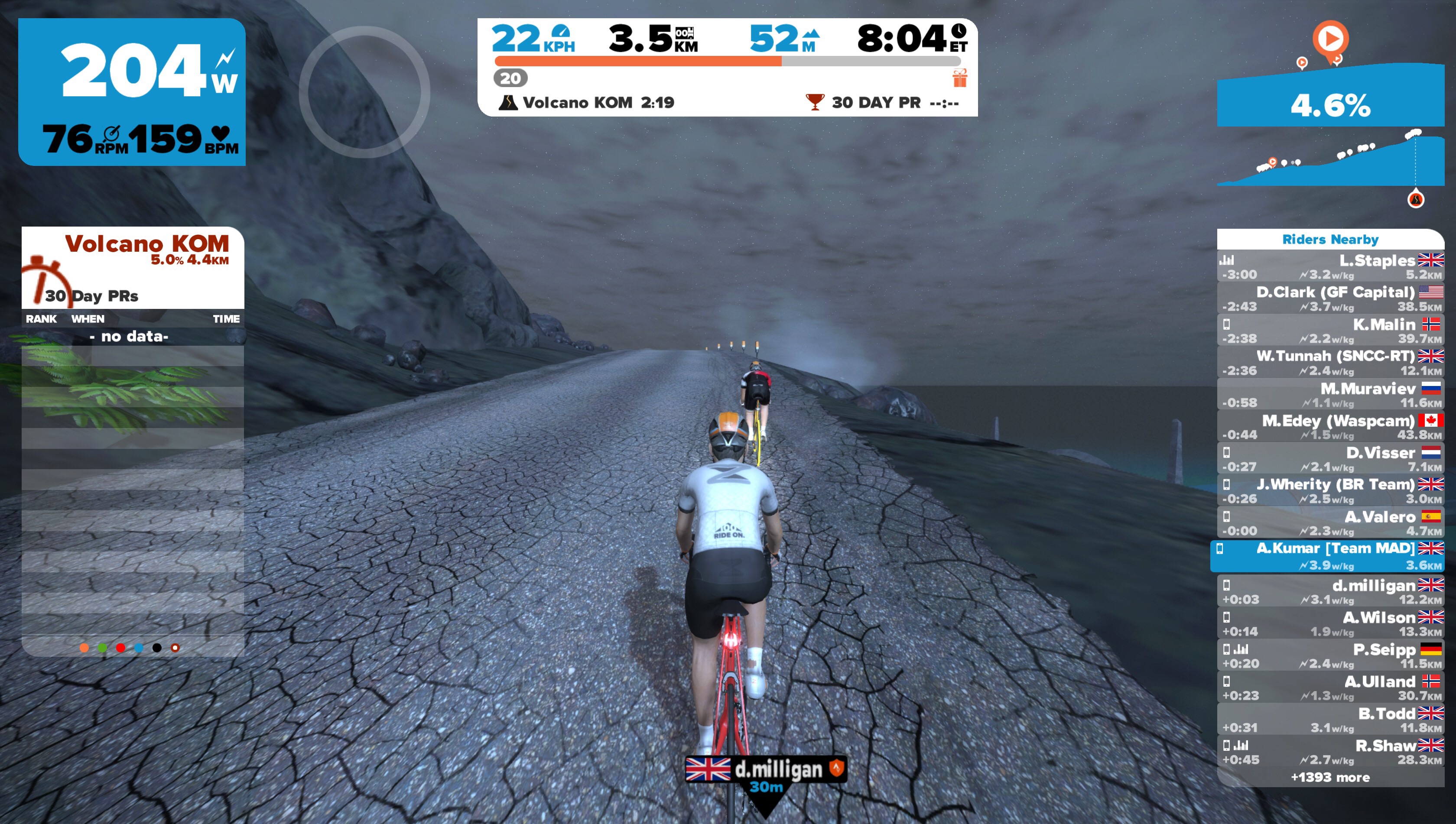Pick M.Muraviev in the riders list
Screen dimensions: 1456x824
[1330, 395]
